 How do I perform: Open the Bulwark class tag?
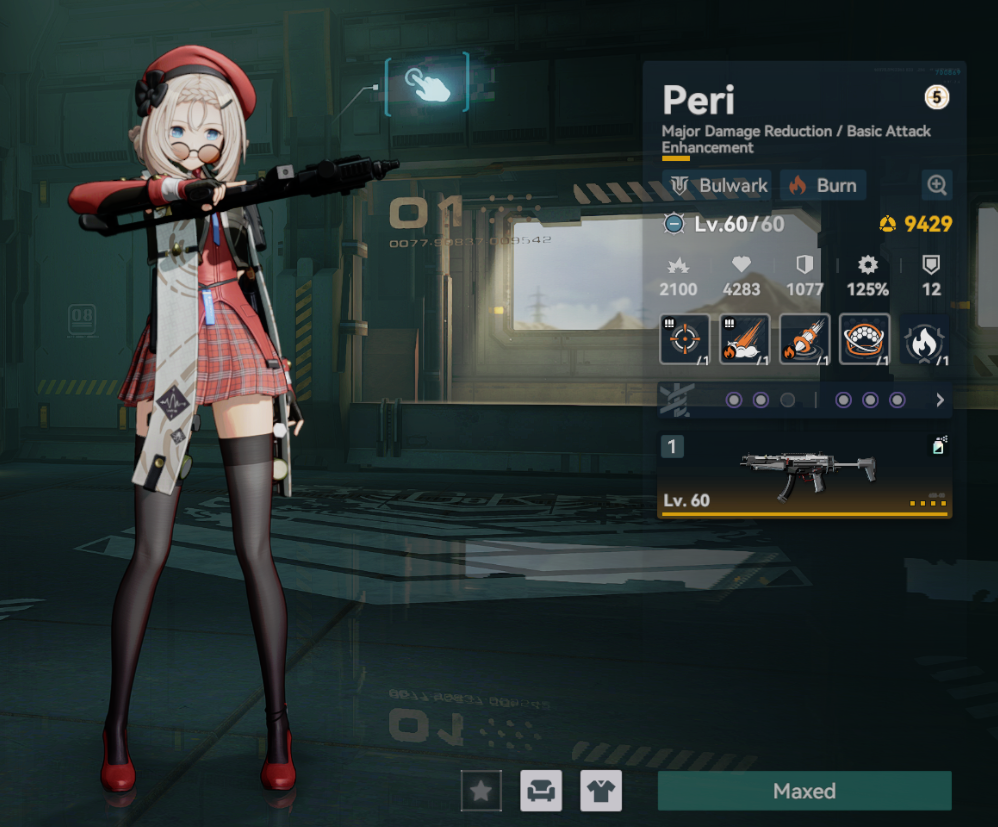point(716,185)
